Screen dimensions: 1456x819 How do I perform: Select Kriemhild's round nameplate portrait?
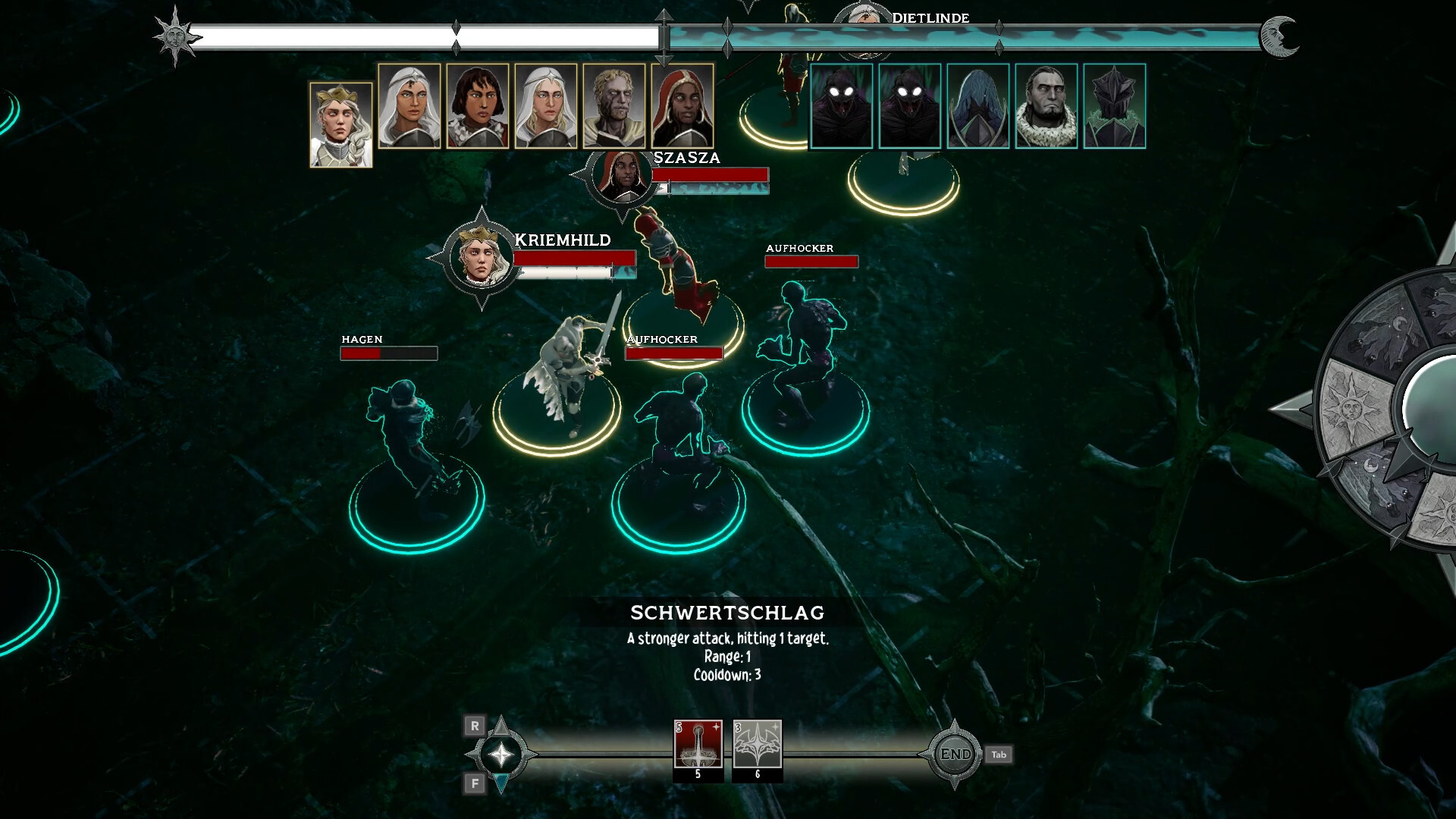pos(481,257)
